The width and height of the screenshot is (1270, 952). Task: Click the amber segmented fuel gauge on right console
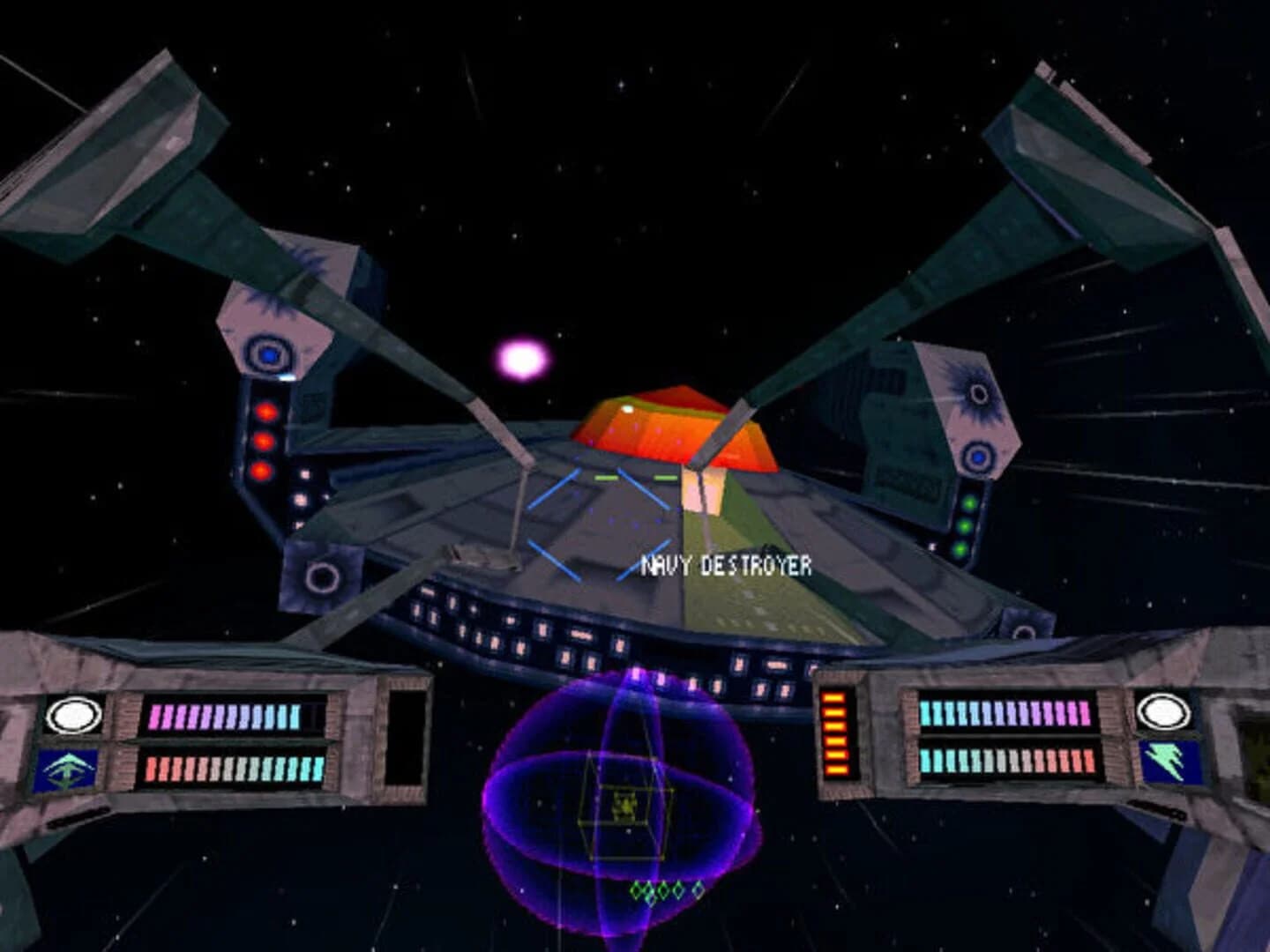coord(833,733)
